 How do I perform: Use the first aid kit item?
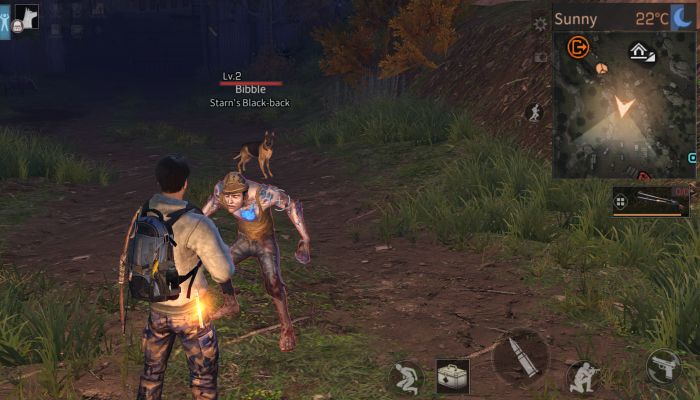click(452, 376)
